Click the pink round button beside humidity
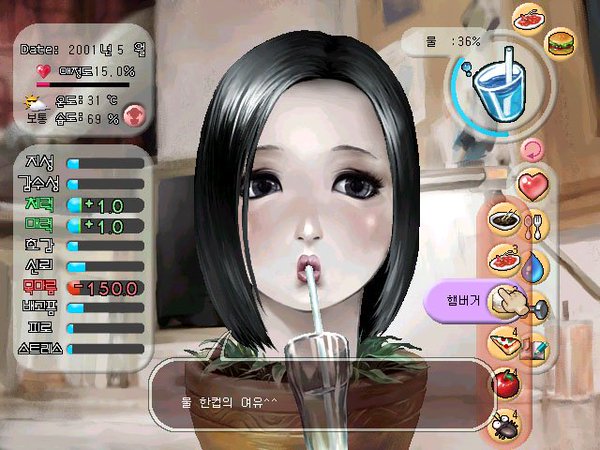 tap(135, 115)
